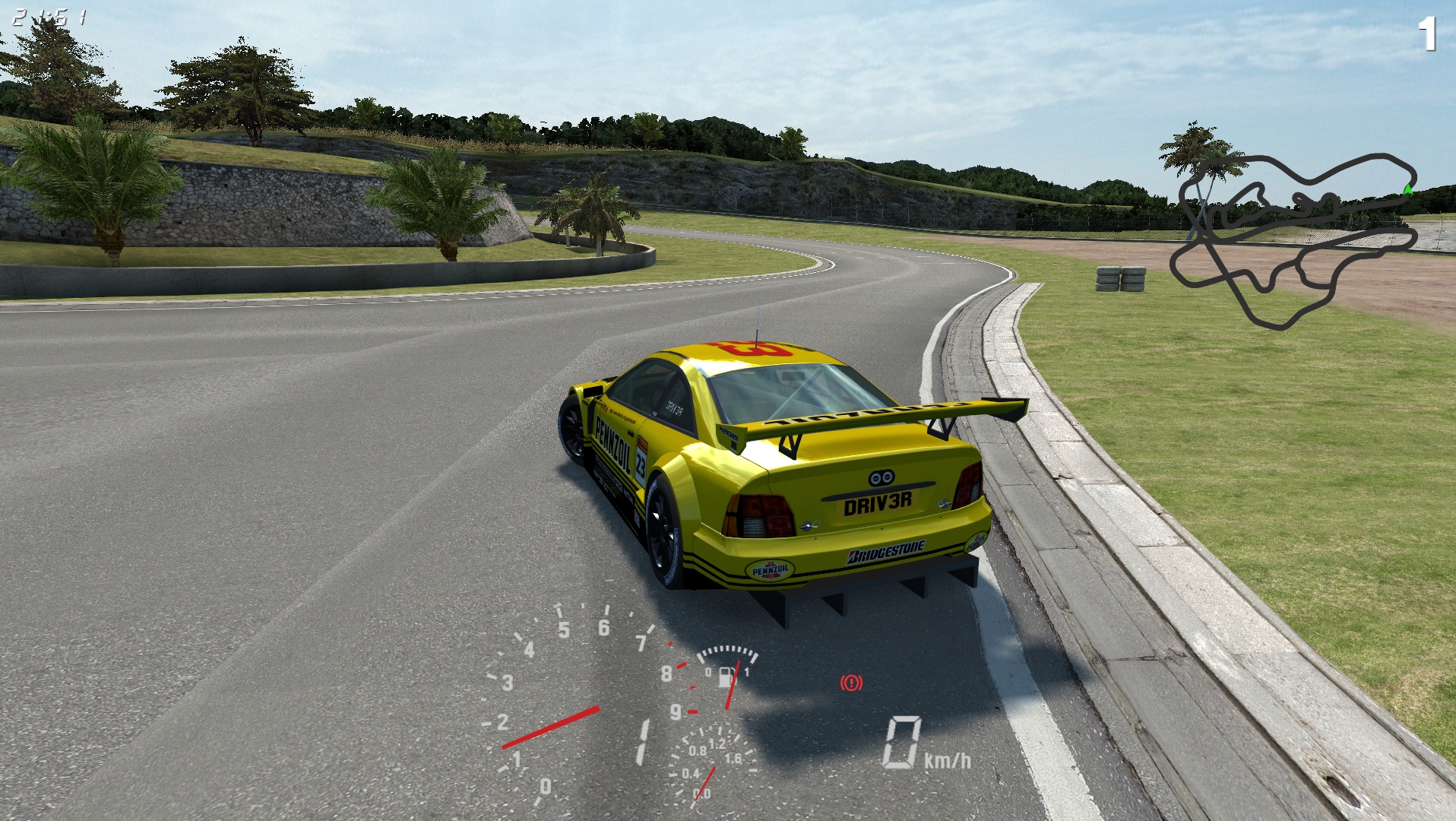Viewport: 1456px width, 821px height.
Task: Click the red handbrake warning icon
Action: 851,683
